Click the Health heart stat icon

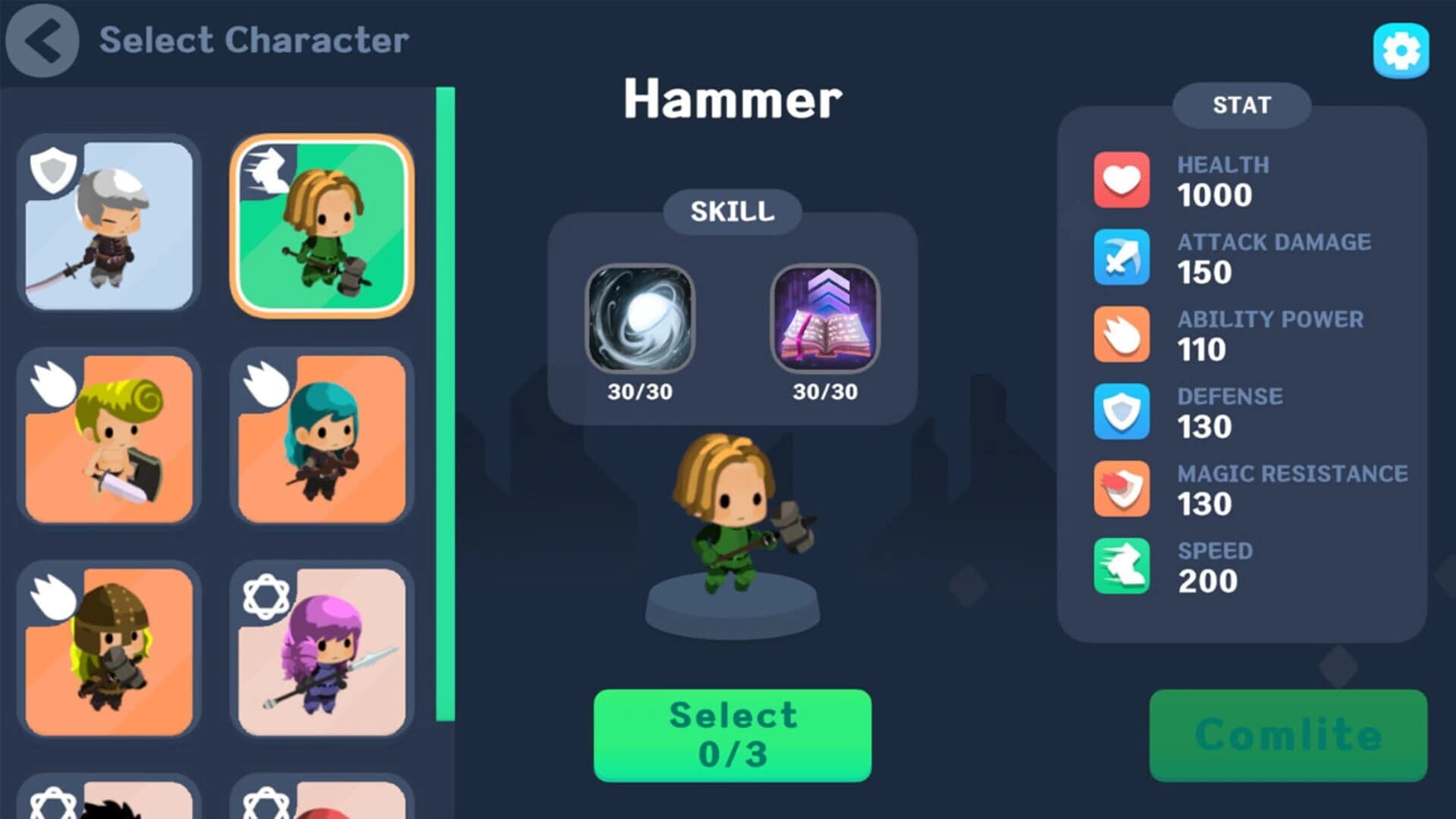[x=1122, y=181]
